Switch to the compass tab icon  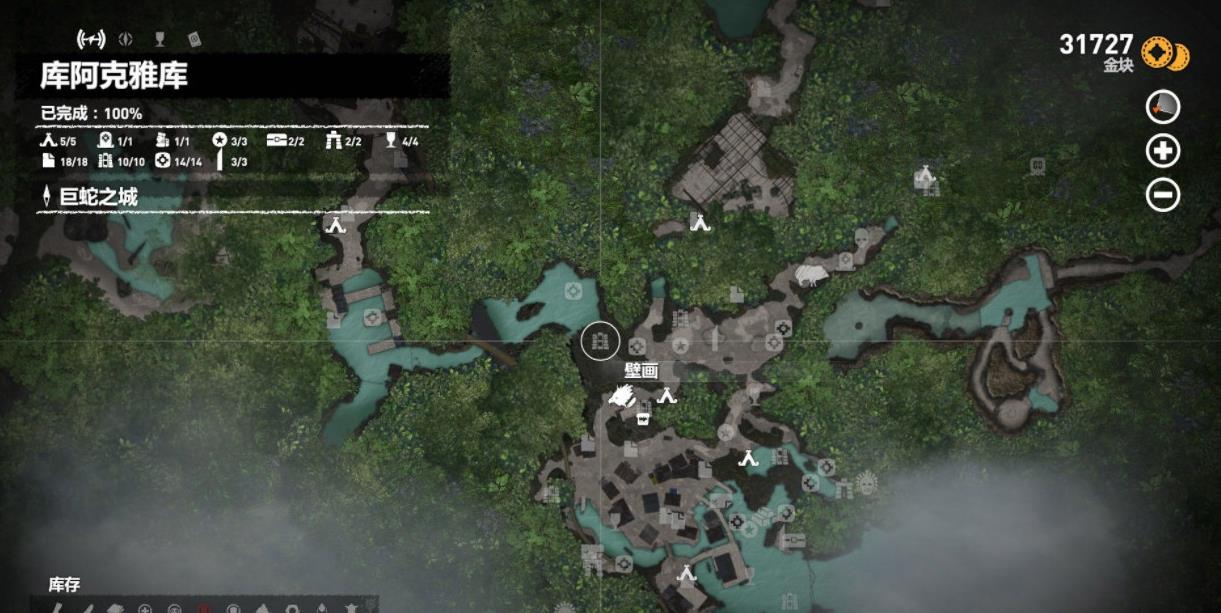click(126, 40)
